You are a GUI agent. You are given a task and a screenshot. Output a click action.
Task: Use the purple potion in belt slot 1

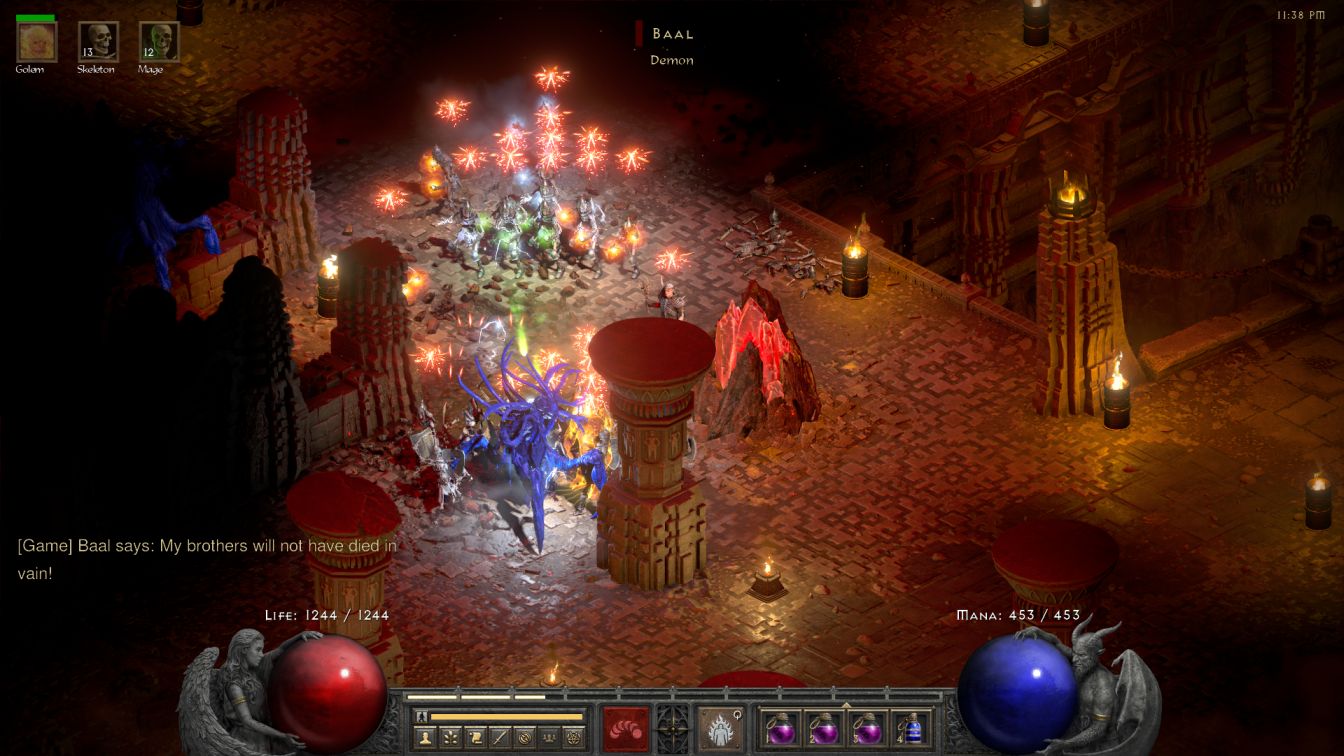click(780, 729)
